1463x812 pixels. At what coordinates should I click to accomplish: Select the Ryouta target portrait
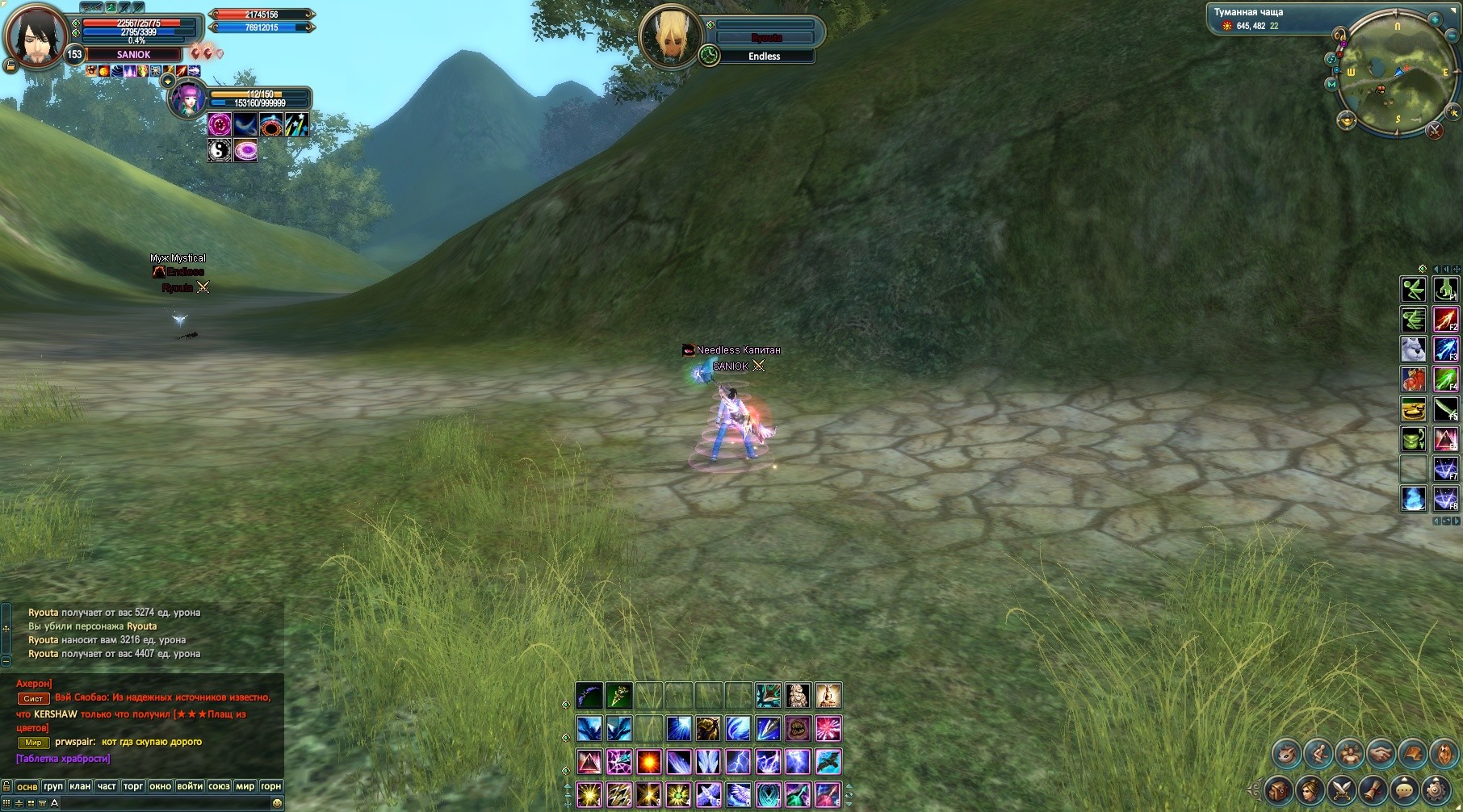[669, 36]
